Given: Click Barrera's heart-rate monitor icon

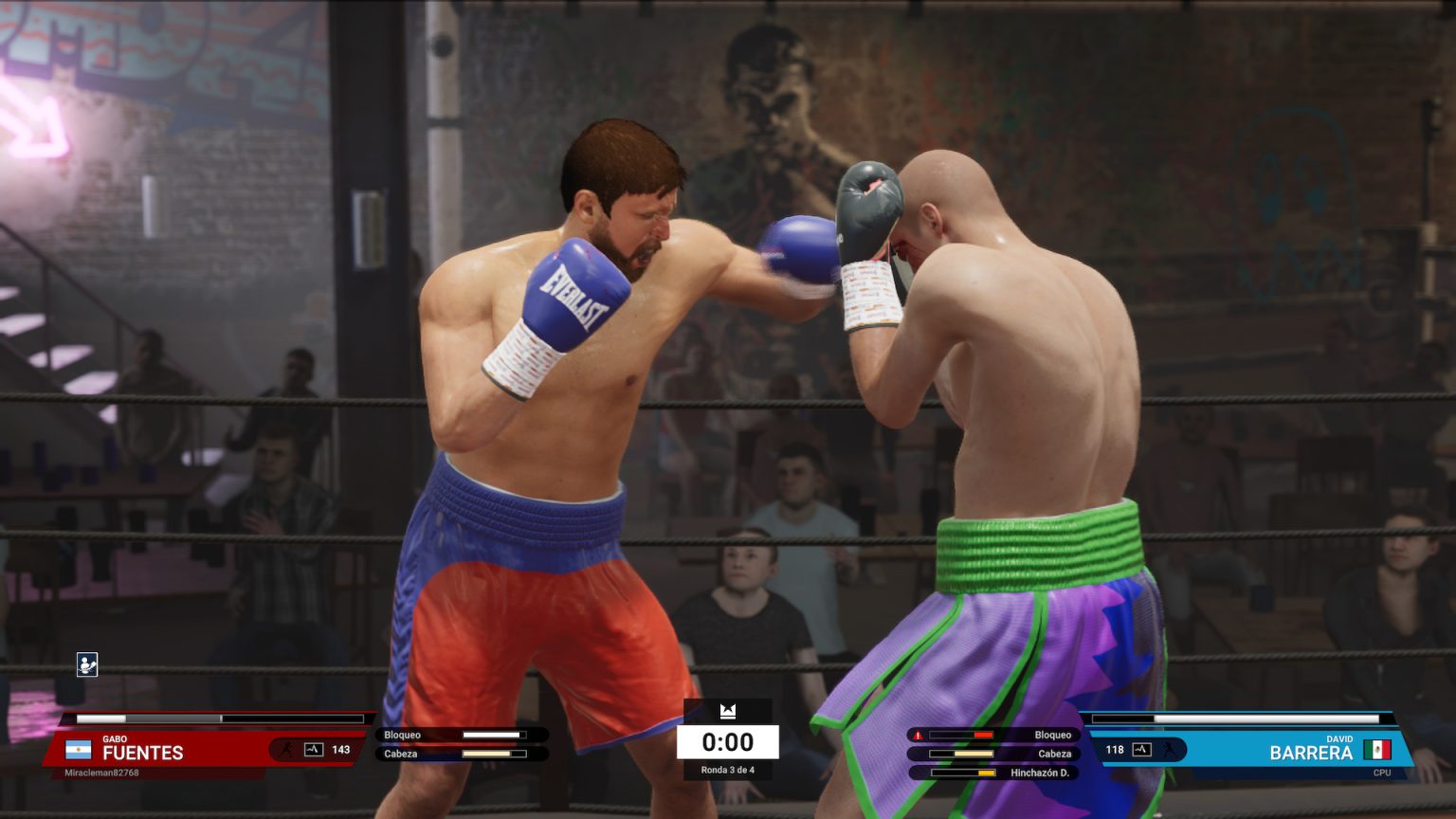Looking at the screenshot, I should 1141,750.
